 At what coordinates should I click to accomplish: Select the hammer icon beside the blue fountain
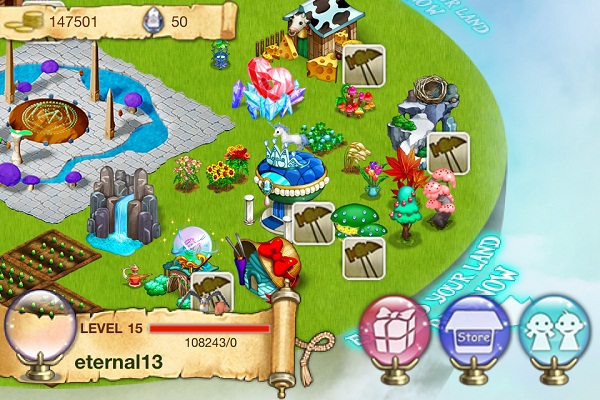[x=312, y=223]
